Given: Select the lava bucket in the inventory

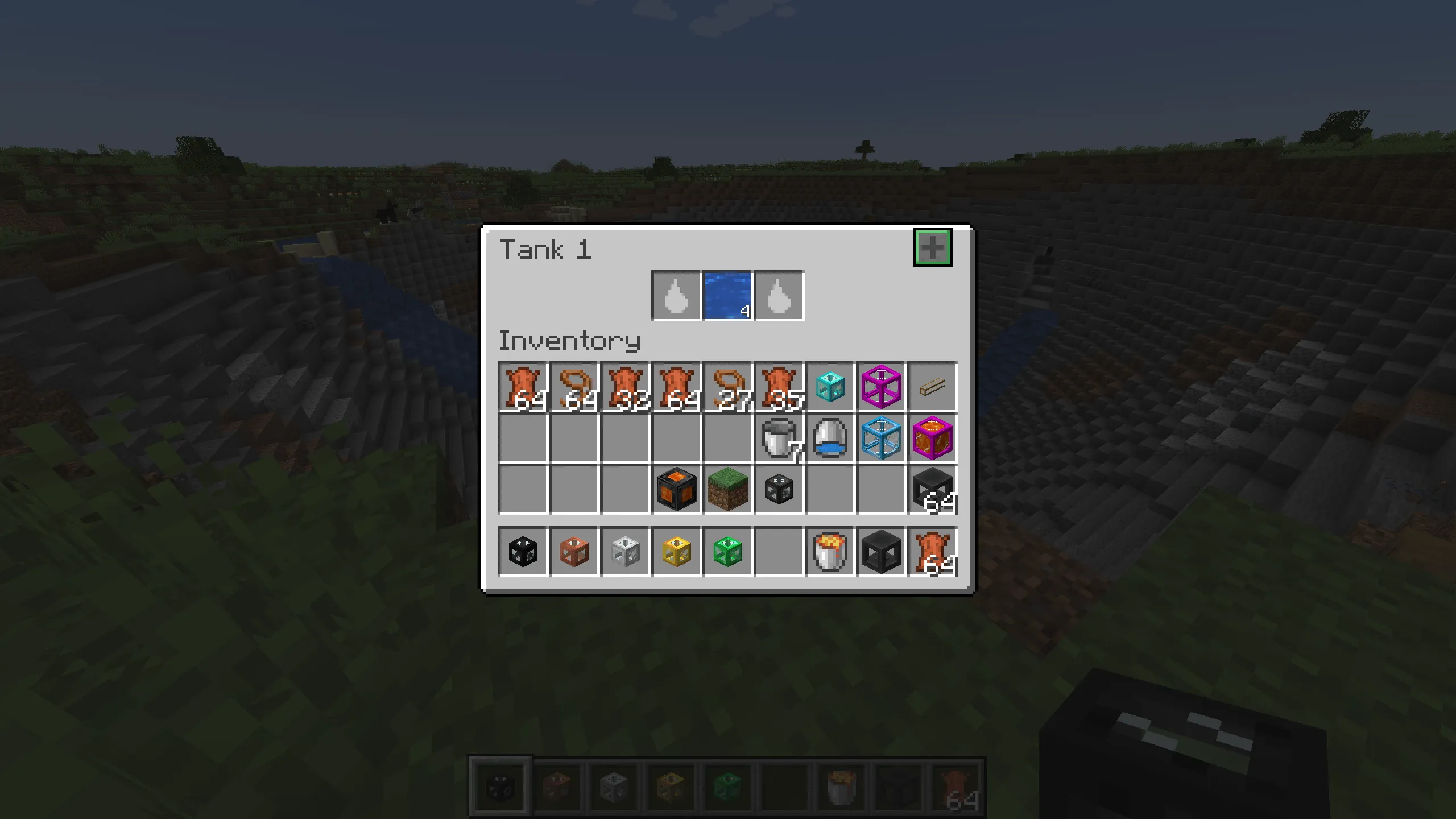Looking at the screenshot, I should click(x=830, y=552).
